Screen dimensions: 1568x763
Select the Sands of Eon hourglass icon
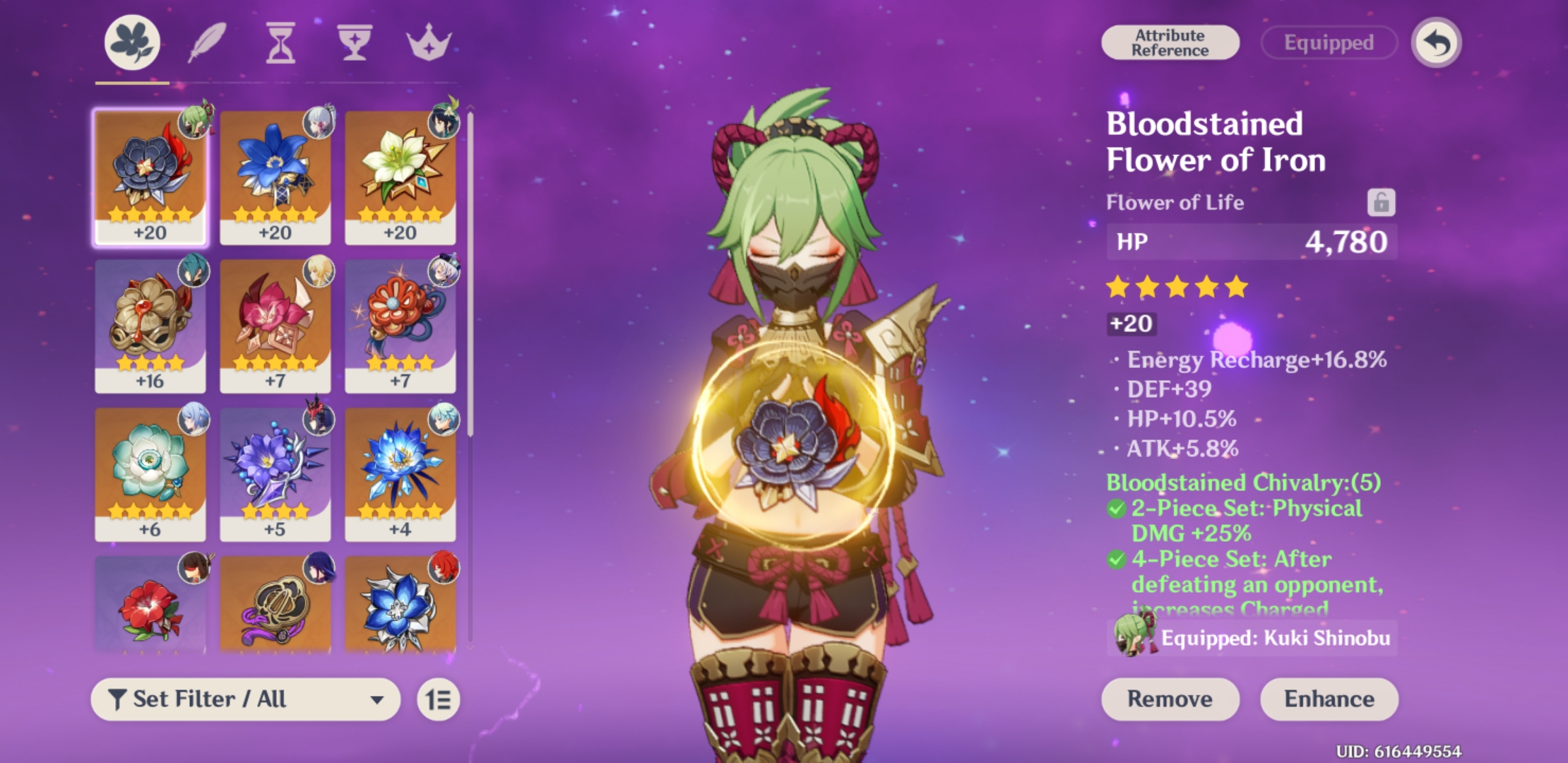coord(280,44)
